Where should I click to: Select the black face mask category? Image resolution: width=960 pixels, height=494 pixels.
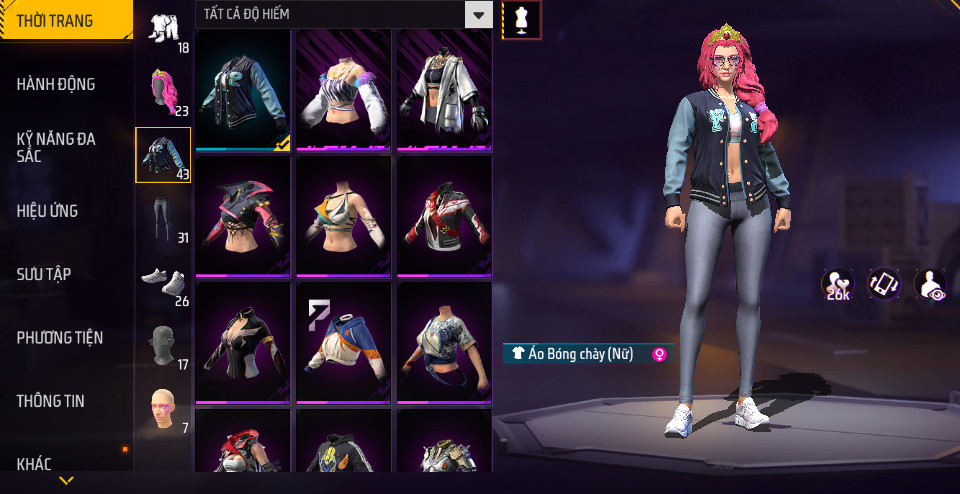163,346
